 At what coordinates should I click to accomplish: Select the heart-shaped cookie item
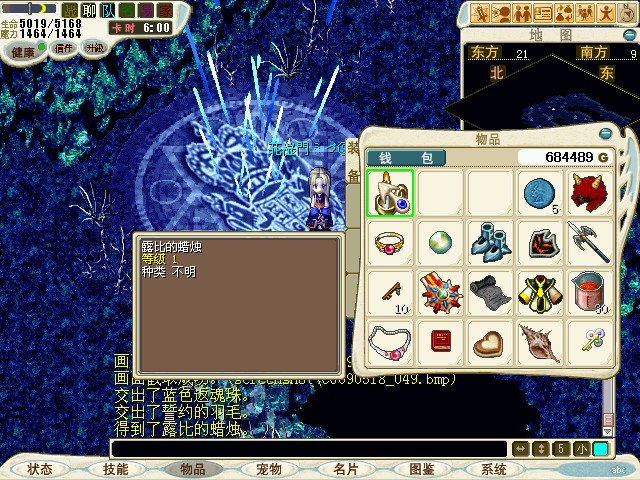pyautogui.click(x=490, y=342)
